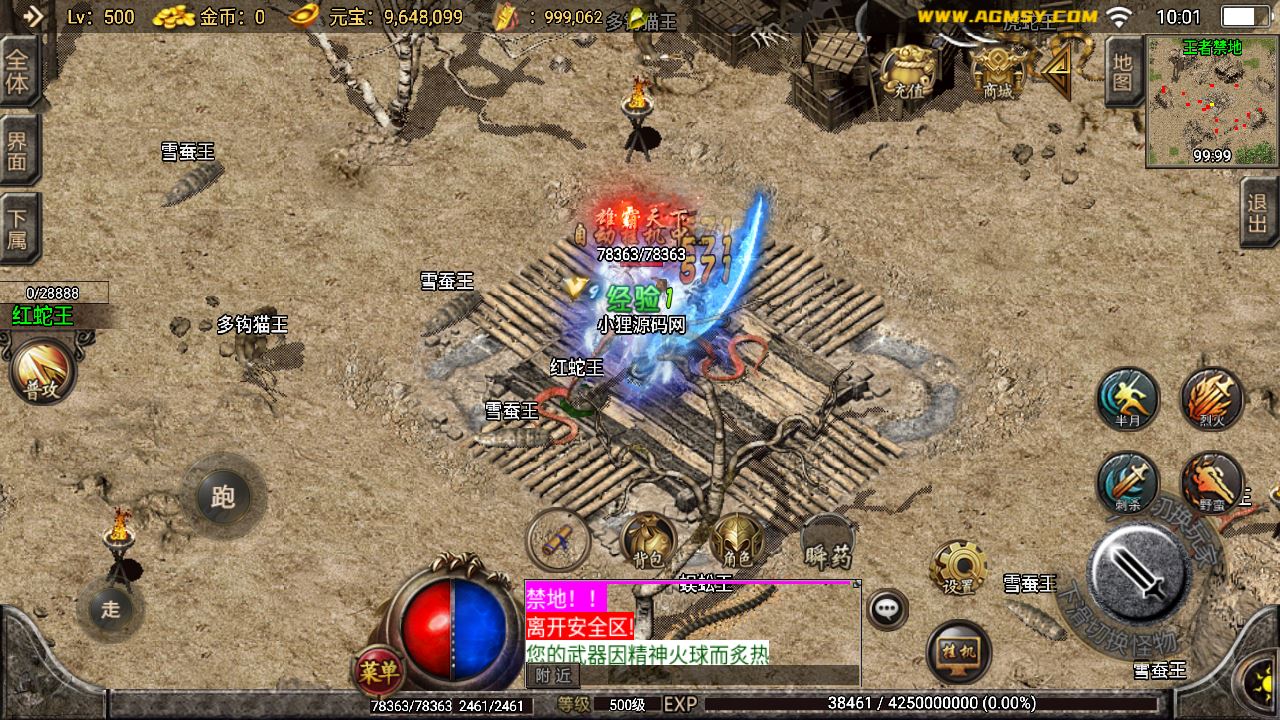The image size is (1280, 720).
Task: Toggle 挂机 auto-battle mode
Action: [x=958, y=651]
